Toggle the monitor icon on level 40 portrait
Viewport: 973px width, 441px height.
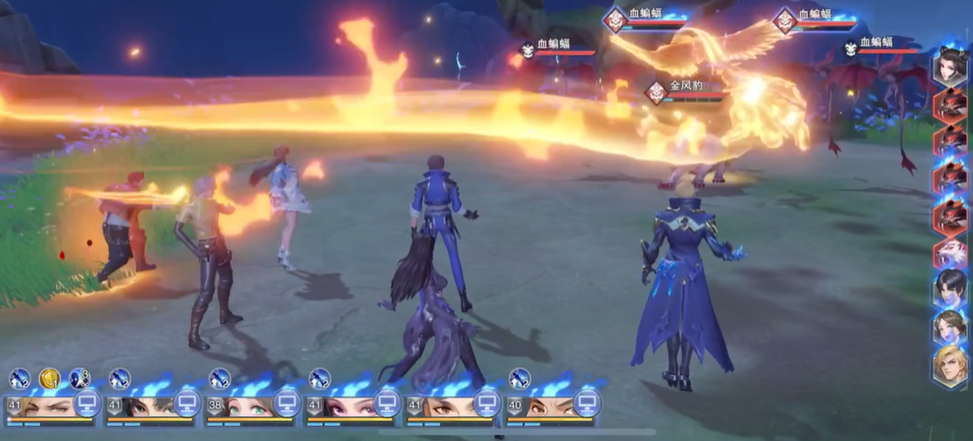pos(587,404)
